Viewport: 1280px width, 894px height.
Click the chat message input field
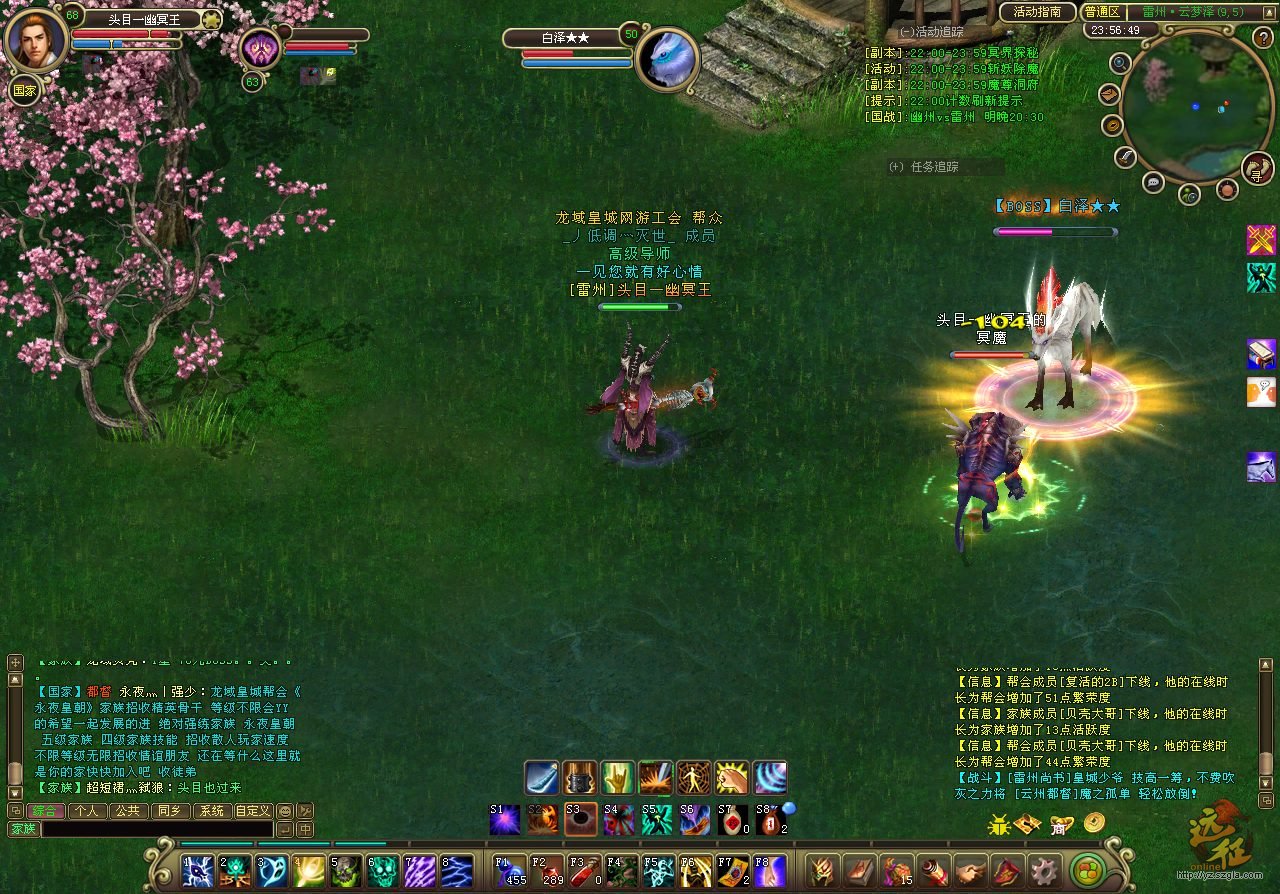coord(156,829)
